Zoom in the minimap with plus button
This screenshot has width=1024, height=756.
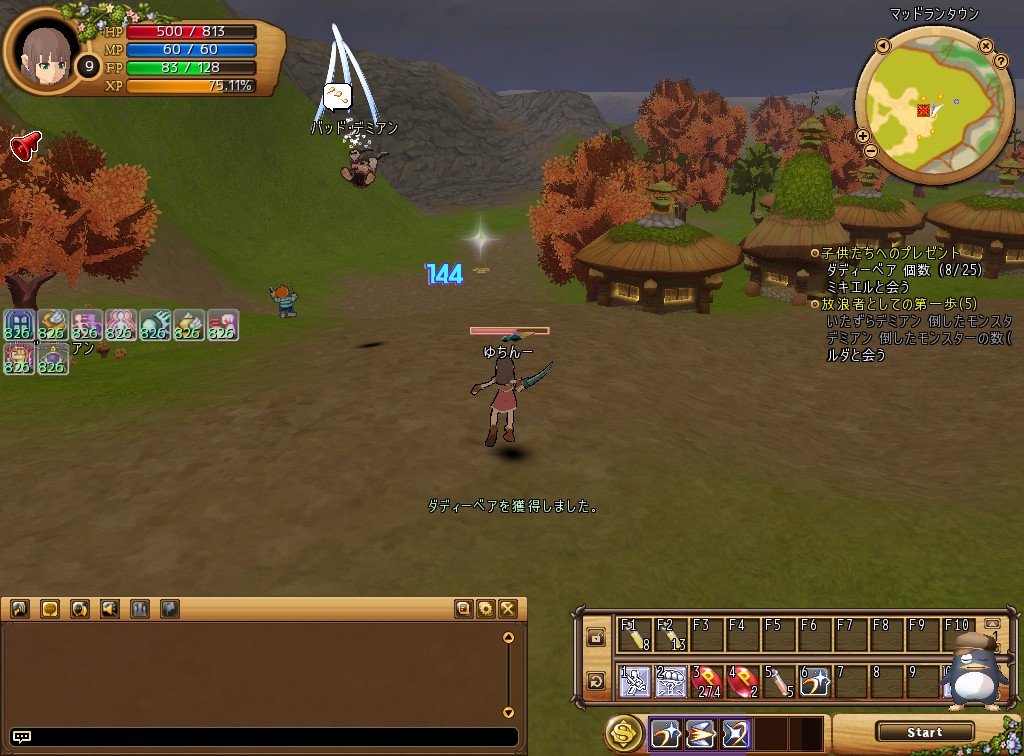coord(863,136)
